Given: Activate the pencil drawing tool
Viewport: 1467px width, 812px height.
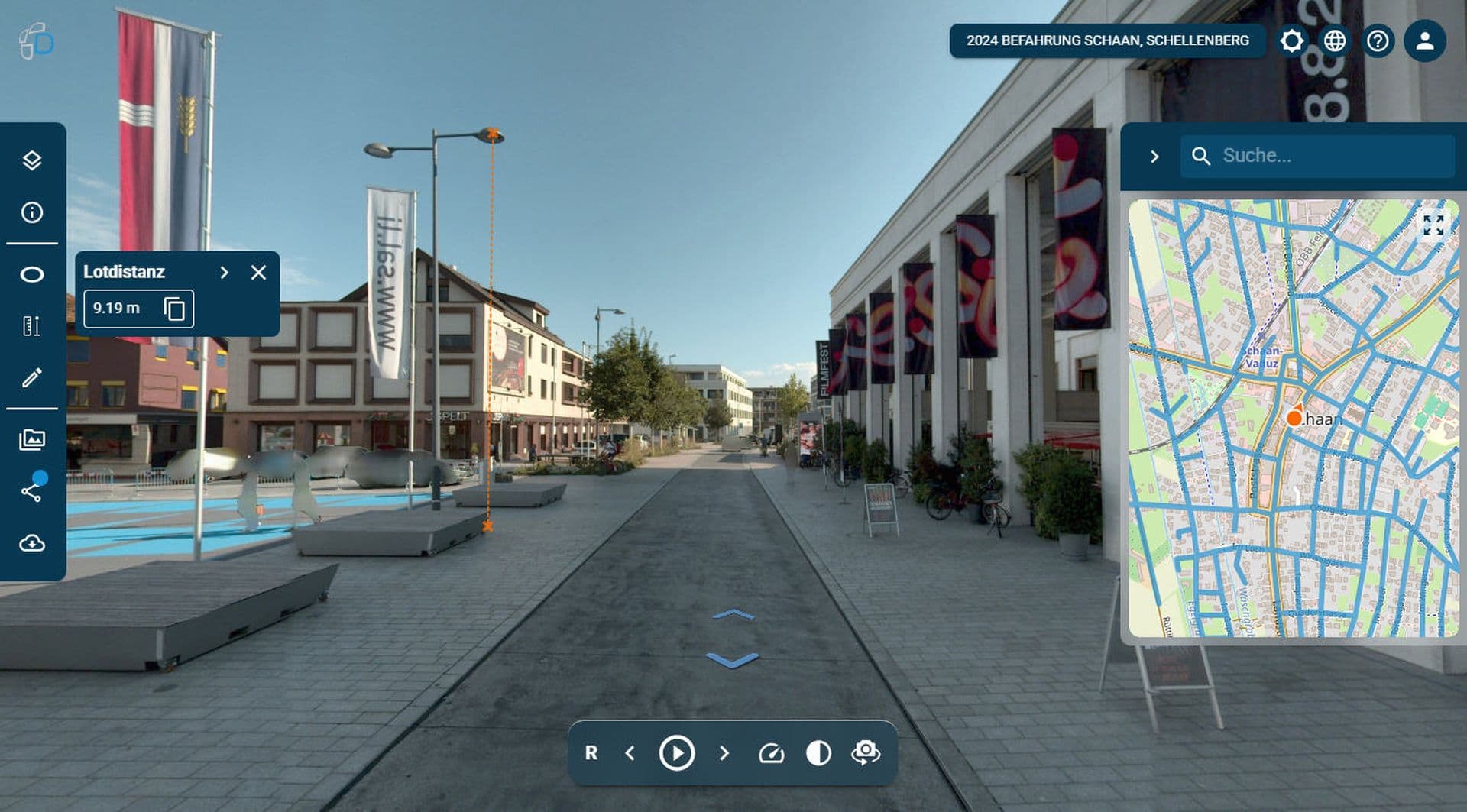Looking at the screenshot, I should [32, 377].
